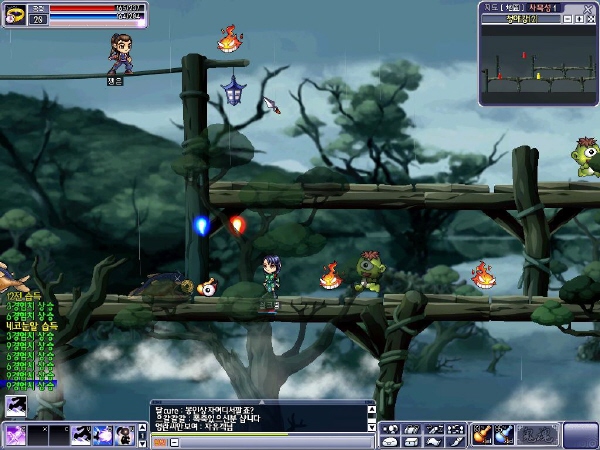The width and height of the screenshot is (600, 450).
Task: Select the dark-haired character skill slot
Action: tap(125, 435)
